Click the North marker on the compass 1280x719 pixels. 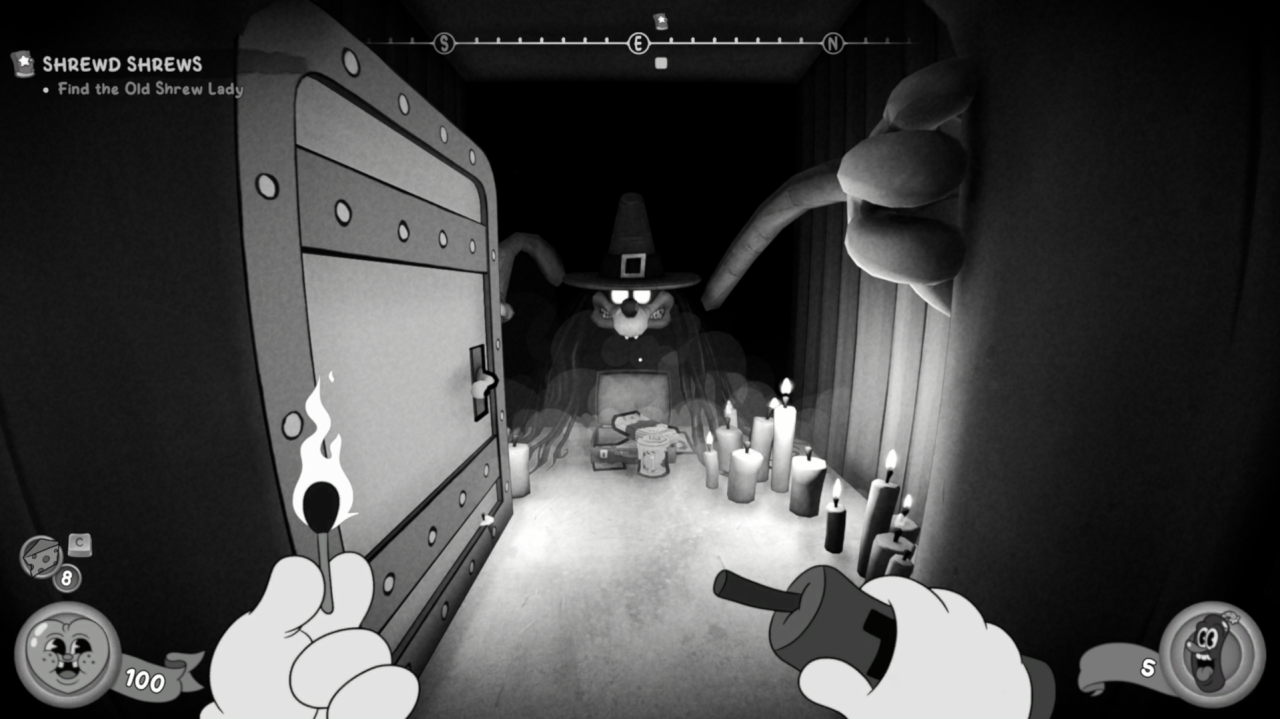[832, 43]
